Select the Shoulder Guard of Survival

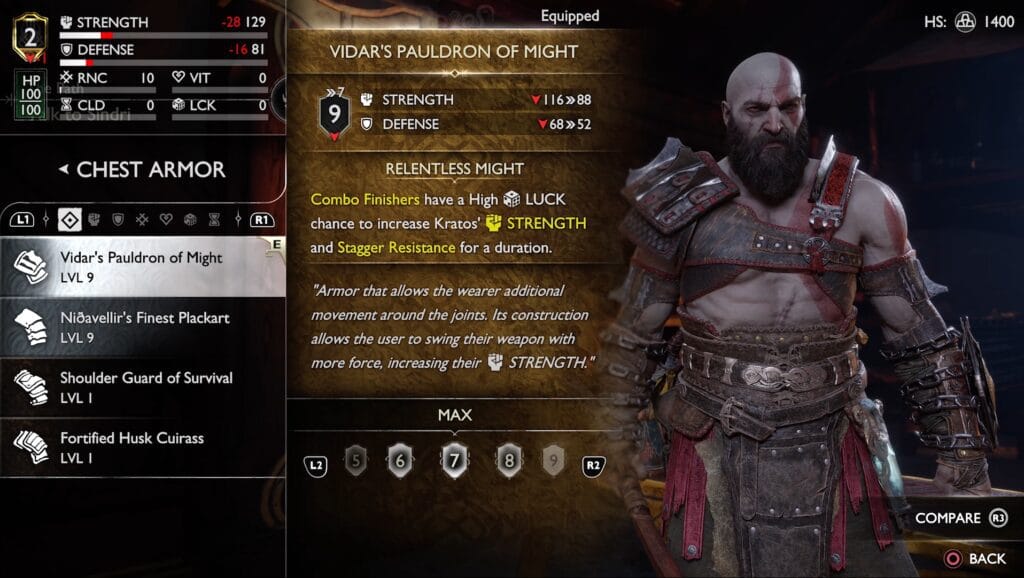click(140, 386)
